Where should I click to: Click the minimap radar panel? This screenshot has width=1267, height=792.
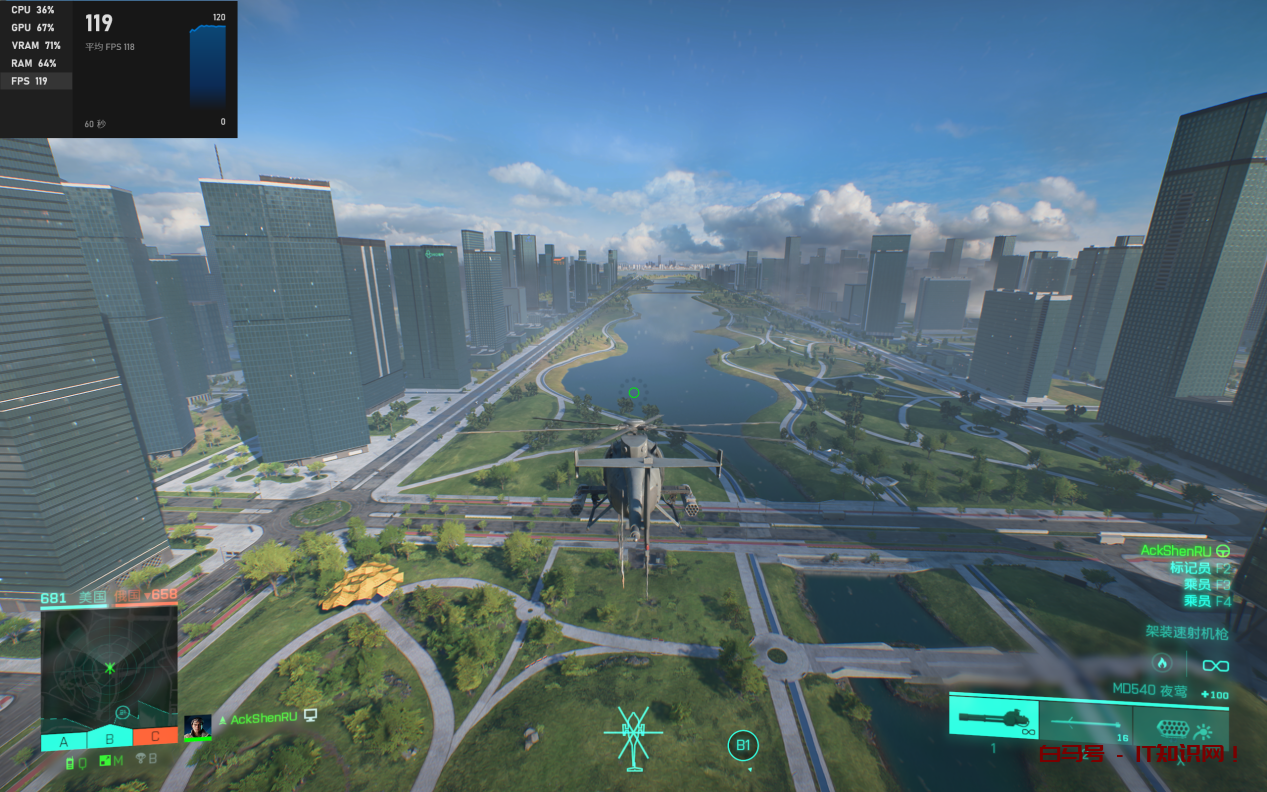tap(109, 664)
